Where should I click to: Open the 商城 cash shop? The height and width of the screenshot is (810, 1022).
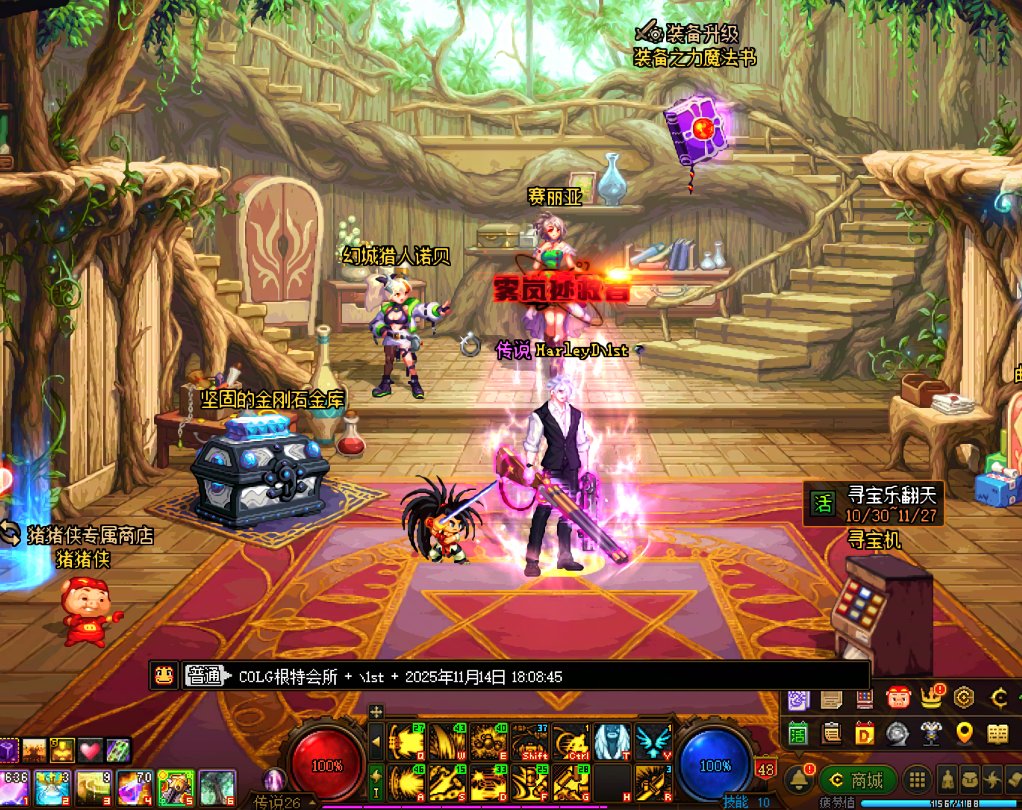pyautogui.click(x=856, y=781)
